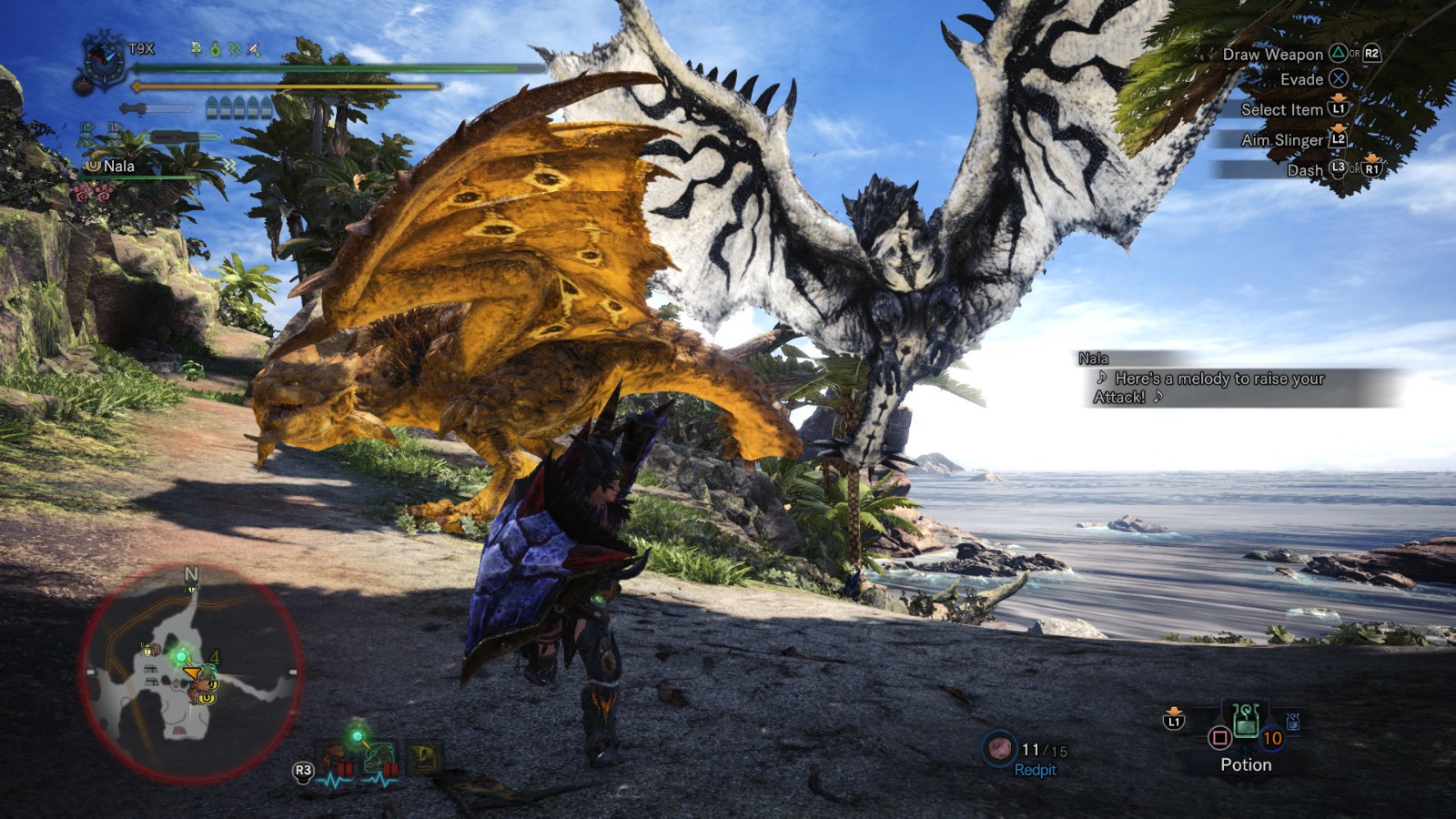Select the demondrug powder buff icon
Screen dimensions: 1456x819
195,50
